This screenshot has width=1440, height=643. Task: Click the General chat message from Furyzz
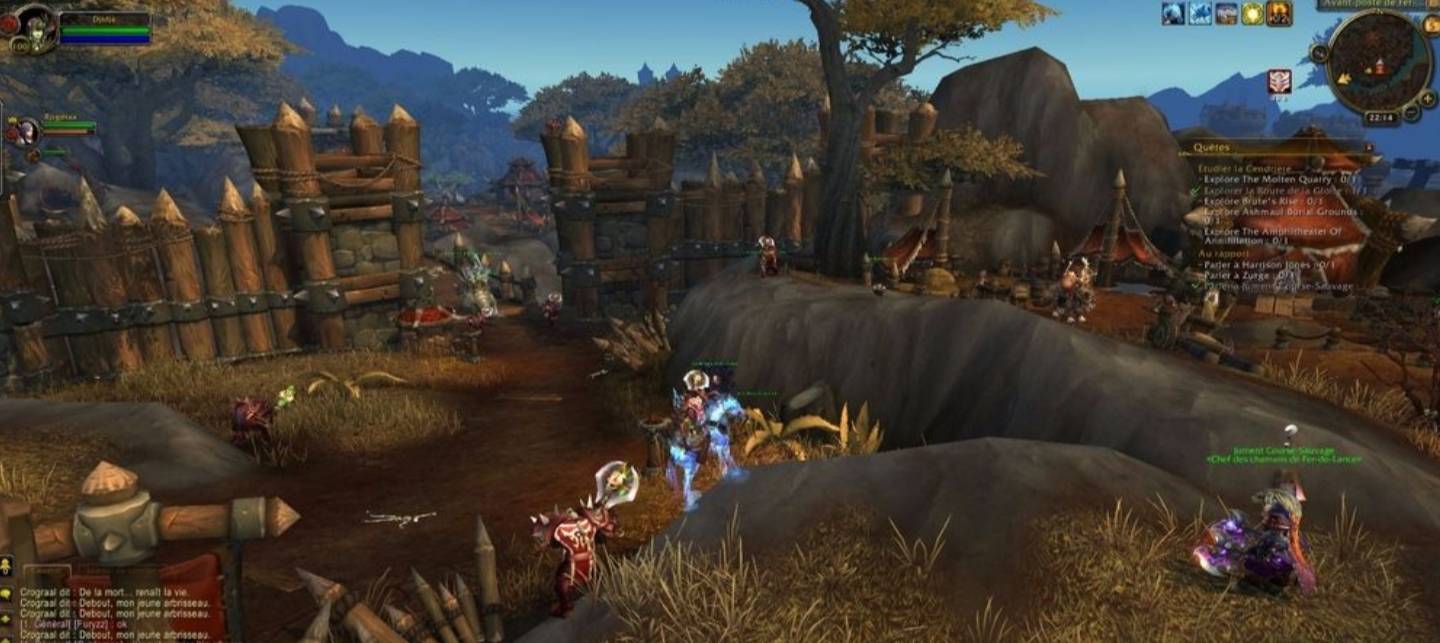[x=80, y=623]
